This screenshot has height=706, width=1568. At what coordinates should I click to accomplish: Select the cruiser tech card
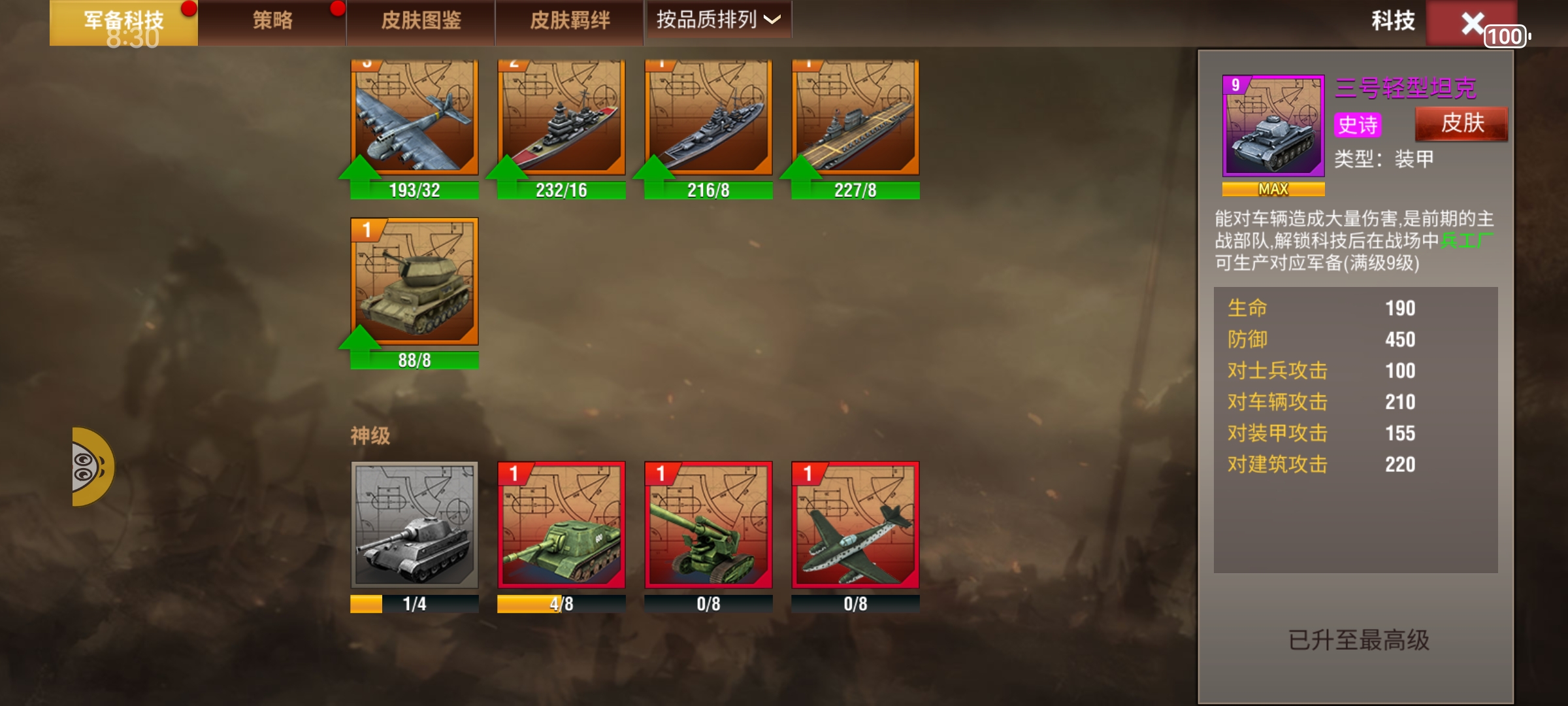(710, 121)
